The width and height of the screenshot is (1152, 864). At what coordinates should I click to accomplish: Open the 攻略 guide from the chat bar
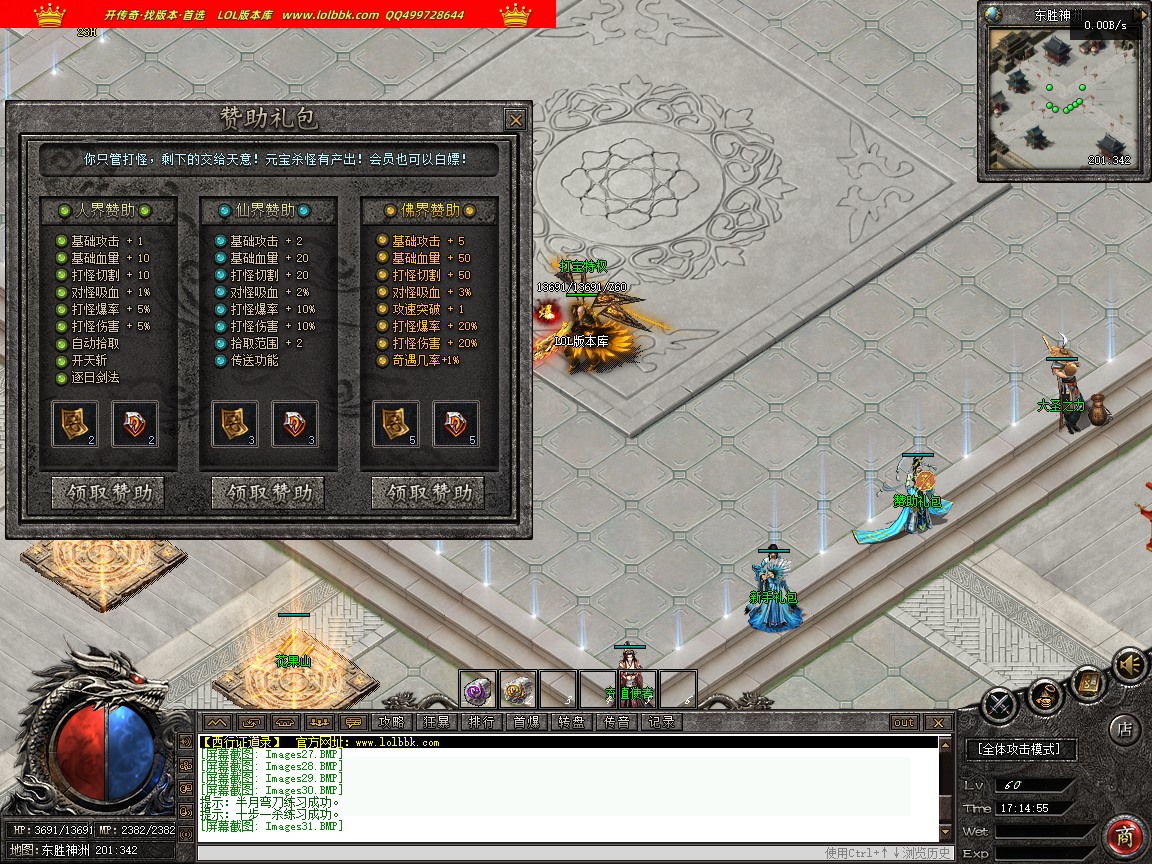point(391,722)
